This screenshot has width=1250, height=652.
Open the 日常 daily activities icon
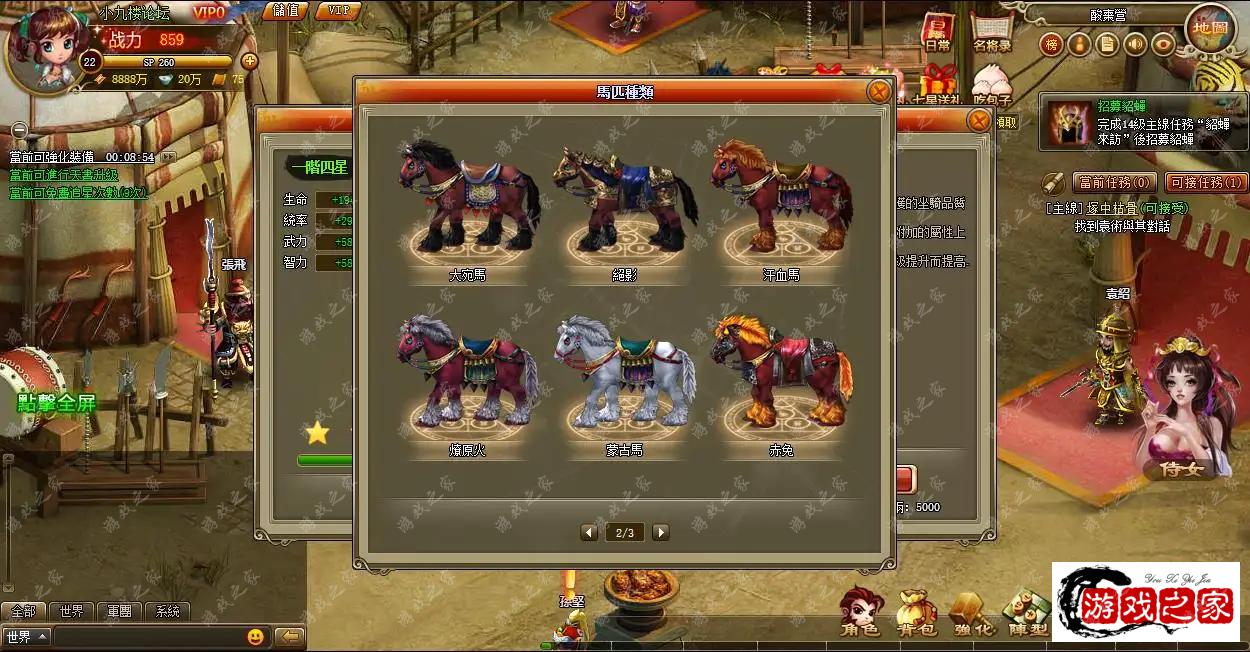pyautogui.click(x=937, y=34)
